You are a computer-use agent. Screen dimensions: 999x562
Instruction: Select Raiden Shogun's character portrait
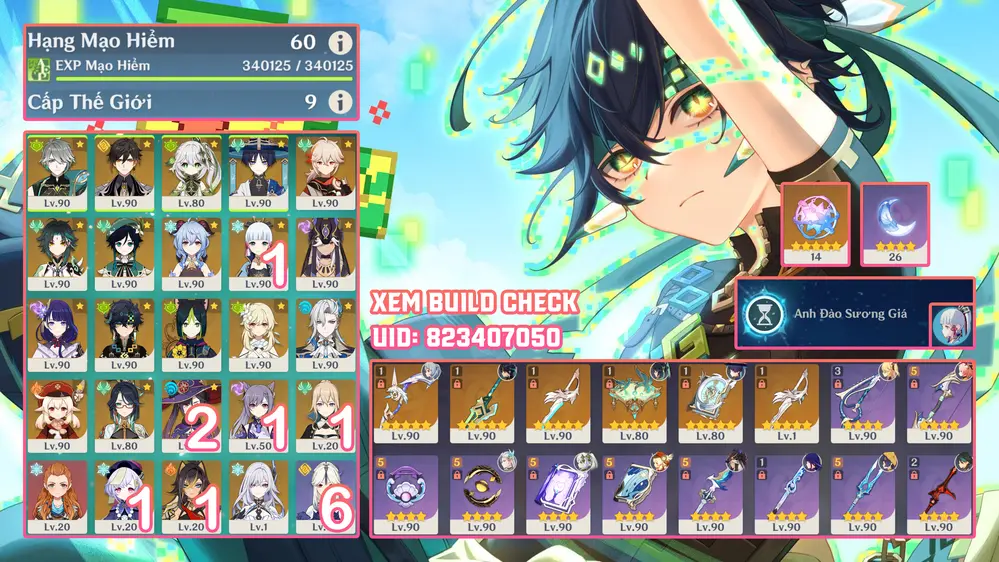tap(58, 328)
